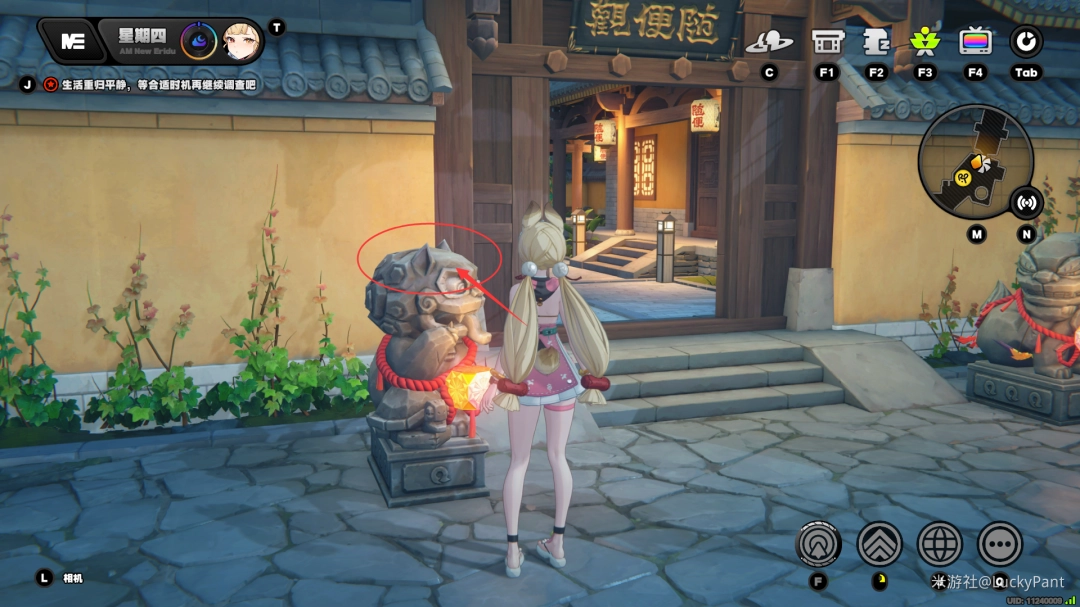This screenshot has height=607, width=1080.
Task: Click the signal broadcast button beside minimap
Action: click(1026, 202)
